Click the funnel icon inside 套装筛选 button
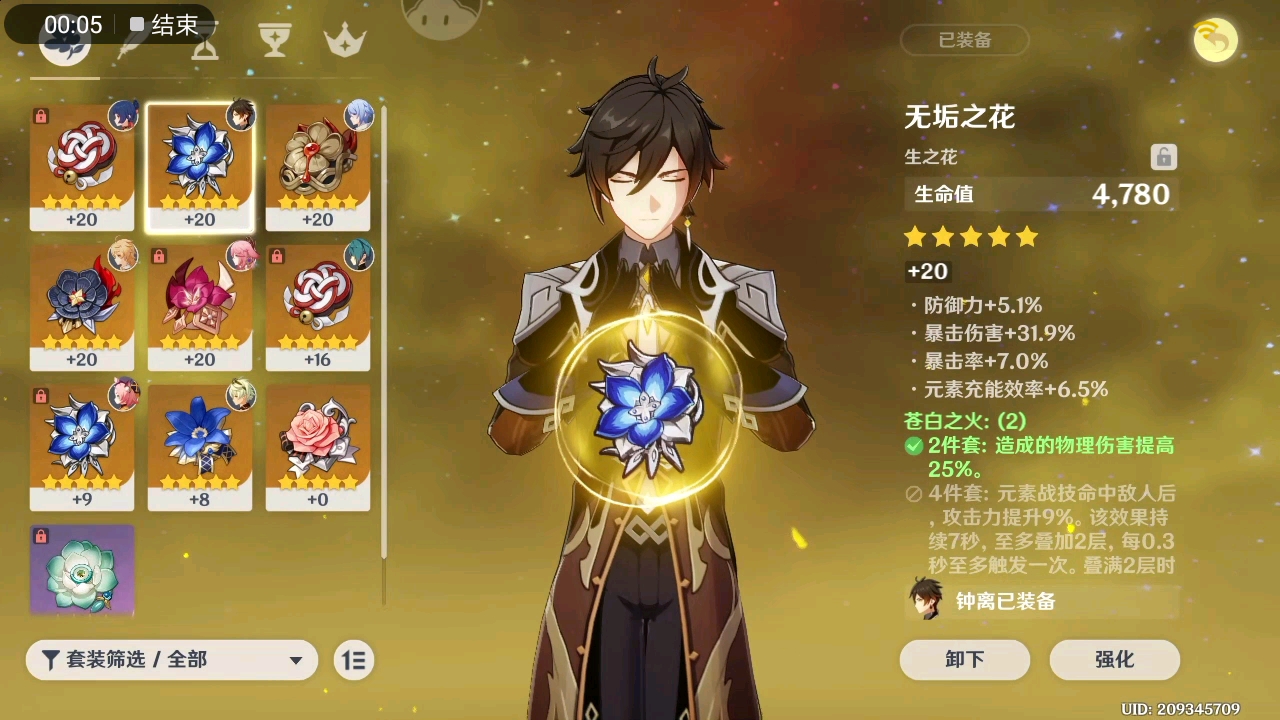1280x720 pixels. tap(52, 660)
